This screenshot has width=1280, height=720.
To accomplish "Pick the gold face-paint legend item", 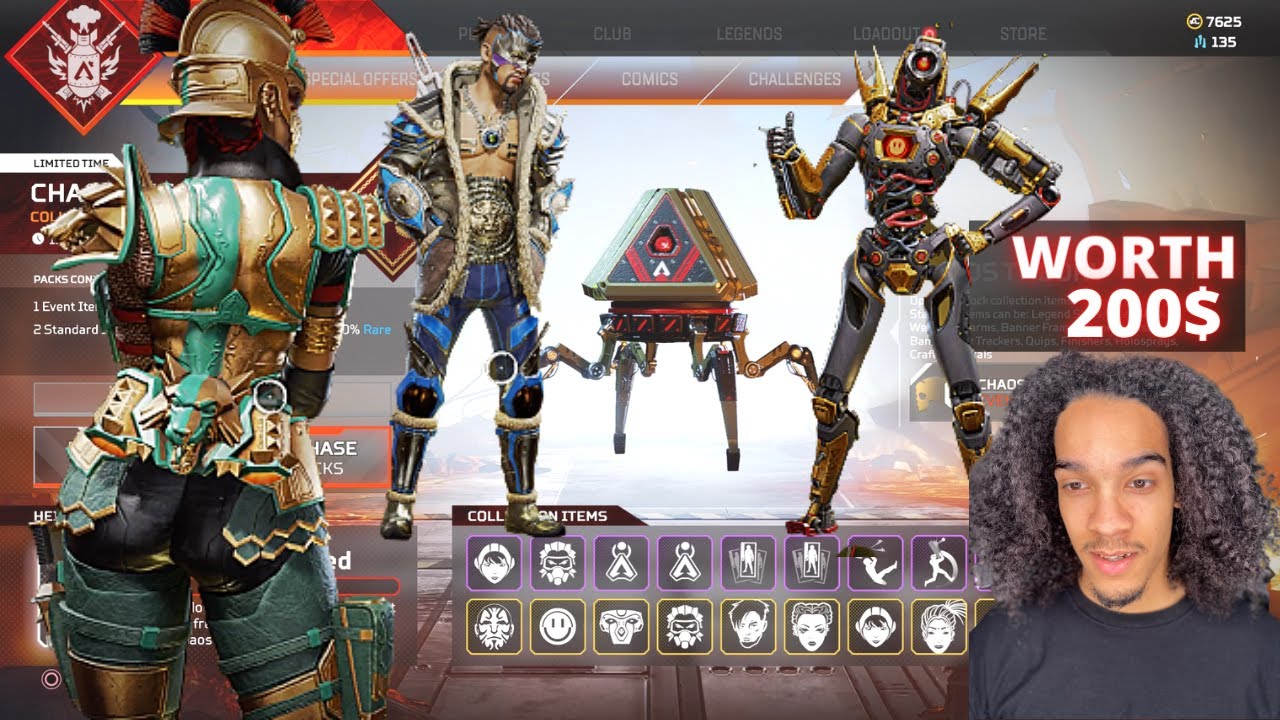I will pos(494,627).
